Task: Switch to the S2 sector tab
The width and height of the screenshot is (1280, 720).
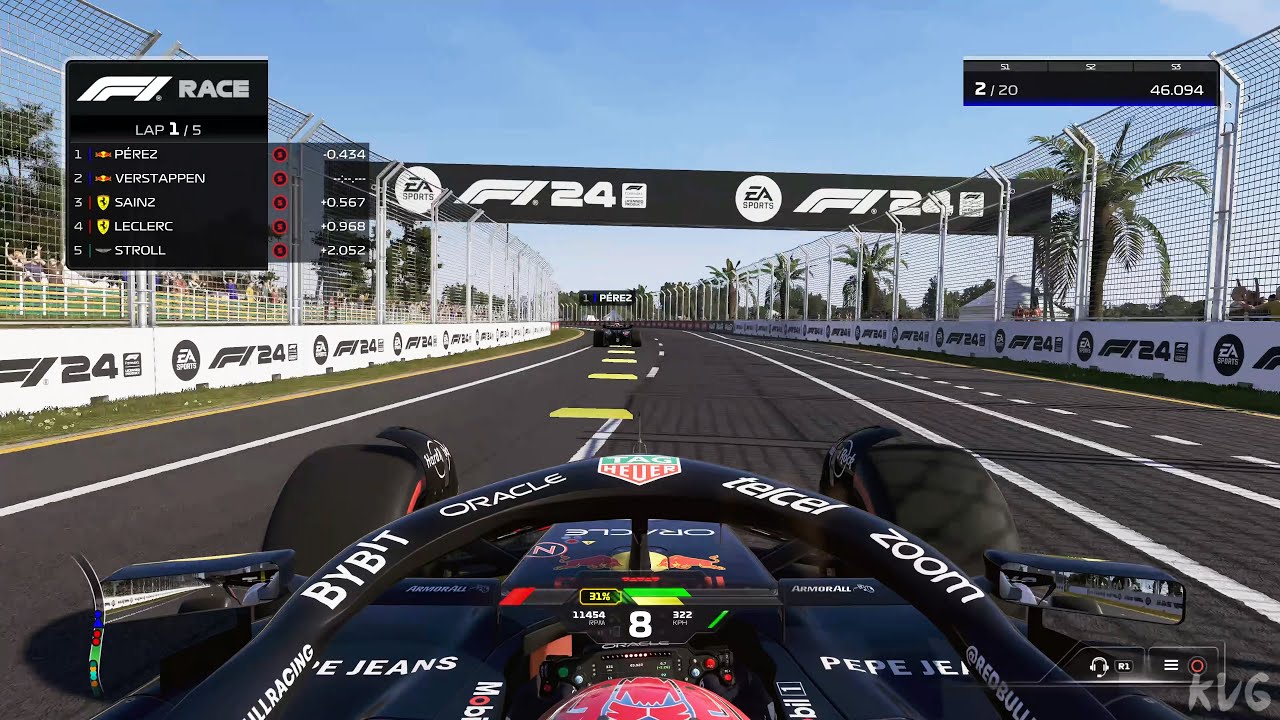Action: (1090, 65)
